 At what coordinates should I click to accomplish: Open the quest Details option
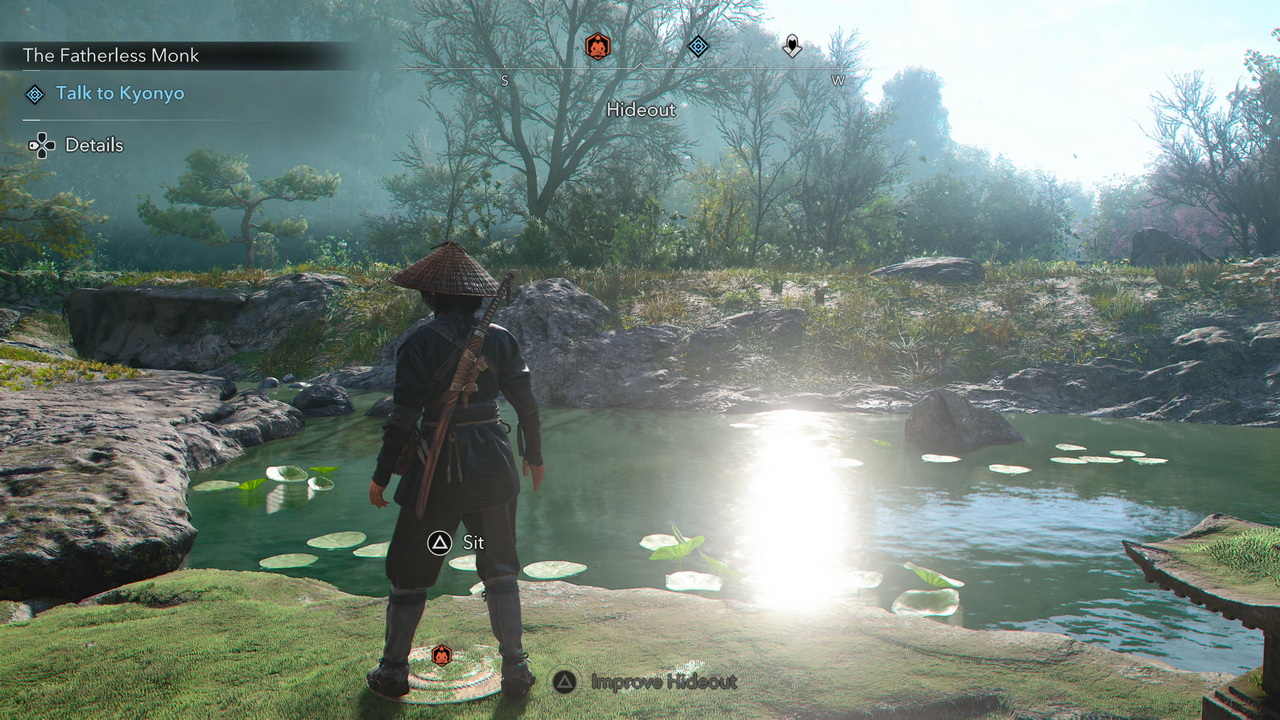[x=94, y=145]
